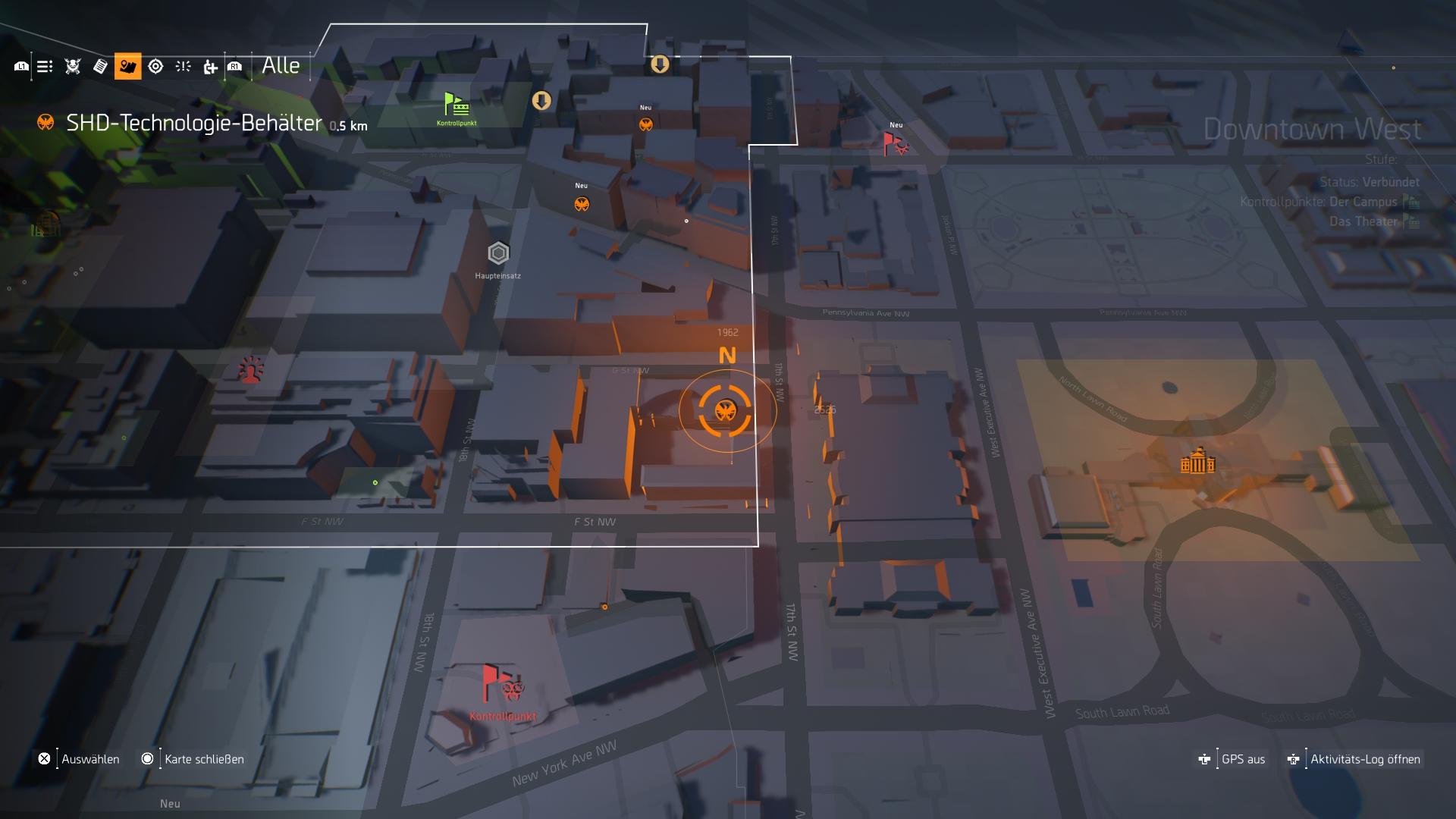
Task: Switch to the skull and crossed rifles tab
Action: (x=73, y=67)
